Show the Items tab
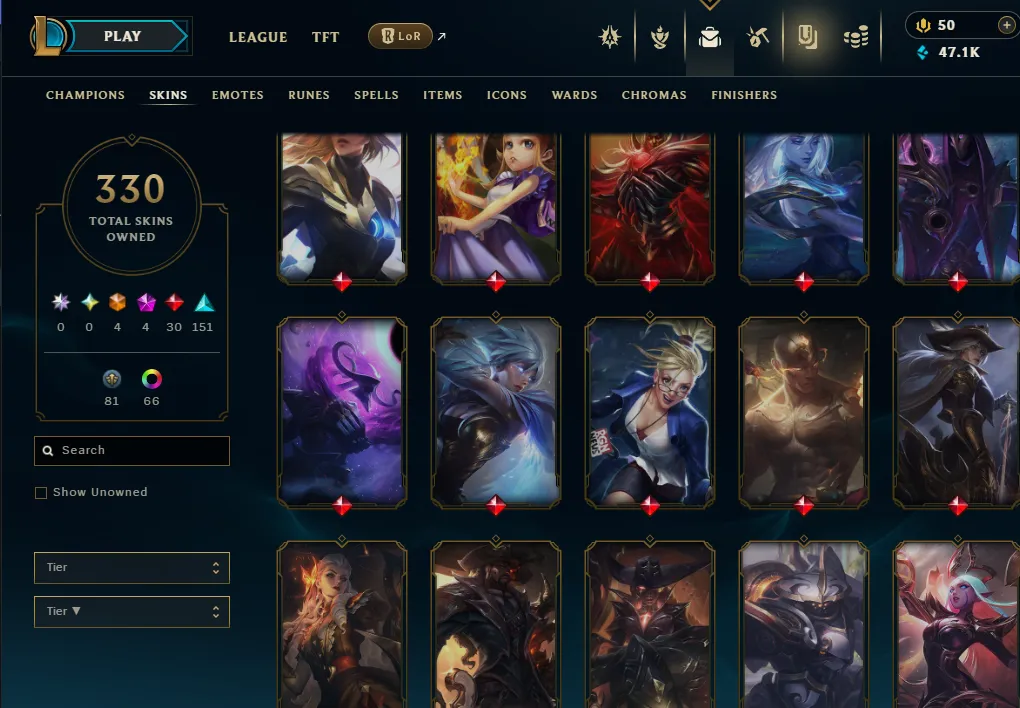Image resolution: width=1020 pixels, height=708 pixels. coord(442,95)
